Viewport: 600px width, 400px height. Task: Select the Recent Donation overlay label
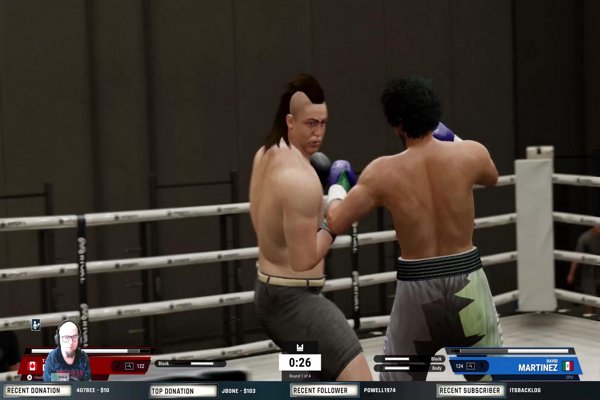37,390
